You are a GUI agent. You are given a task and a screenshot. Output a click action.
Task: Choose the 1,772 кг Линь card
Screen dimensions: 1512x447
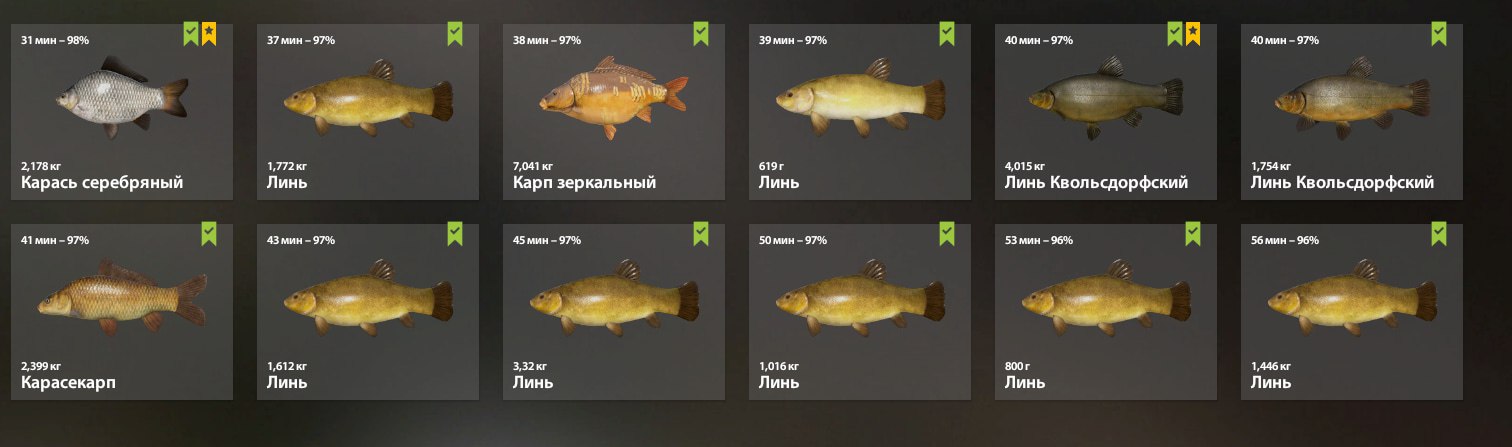pyautogui.click(x=367, y=112)
